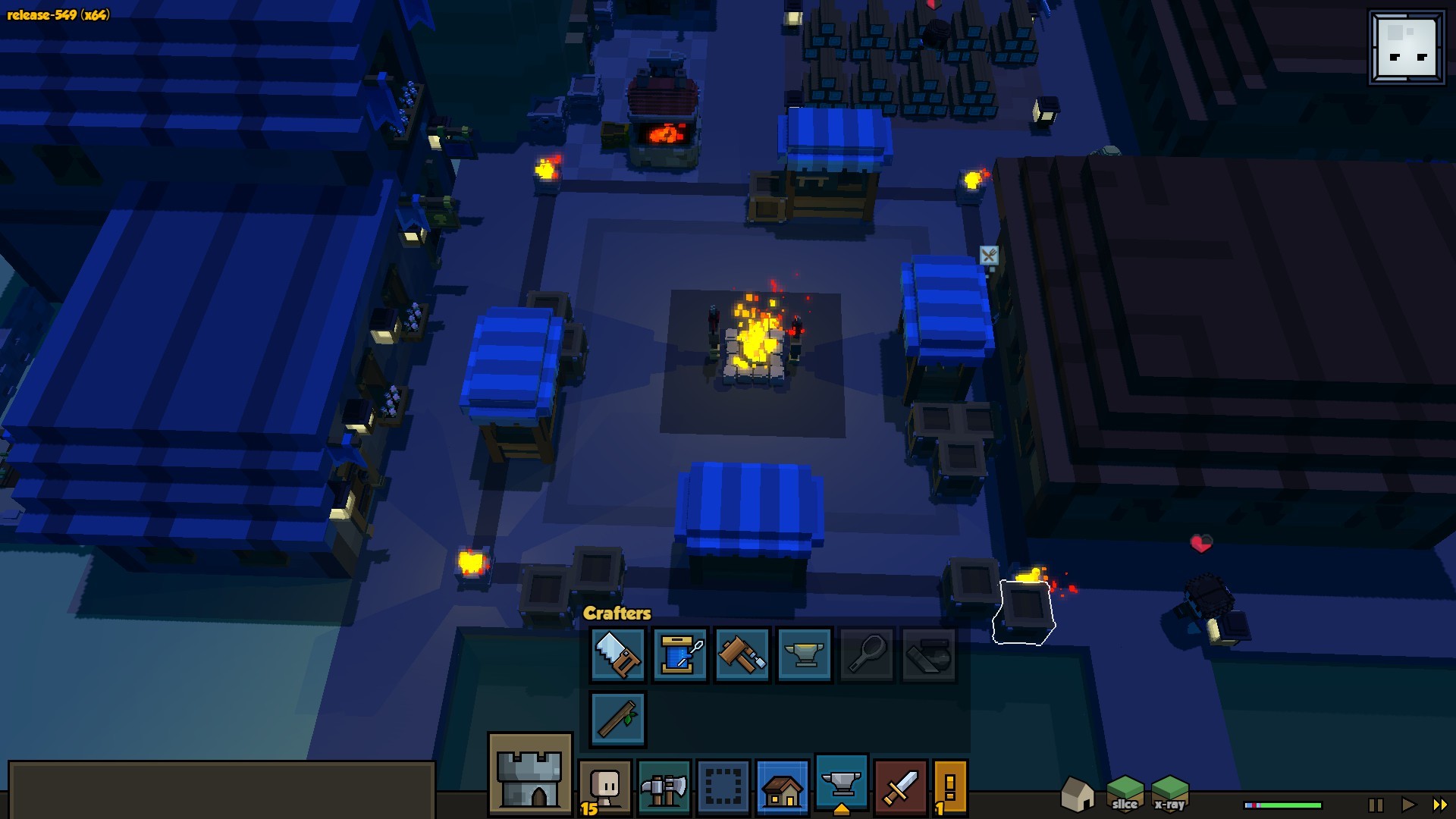
Task: Open the fight and defend sword menu
Action: pos(901,788)
